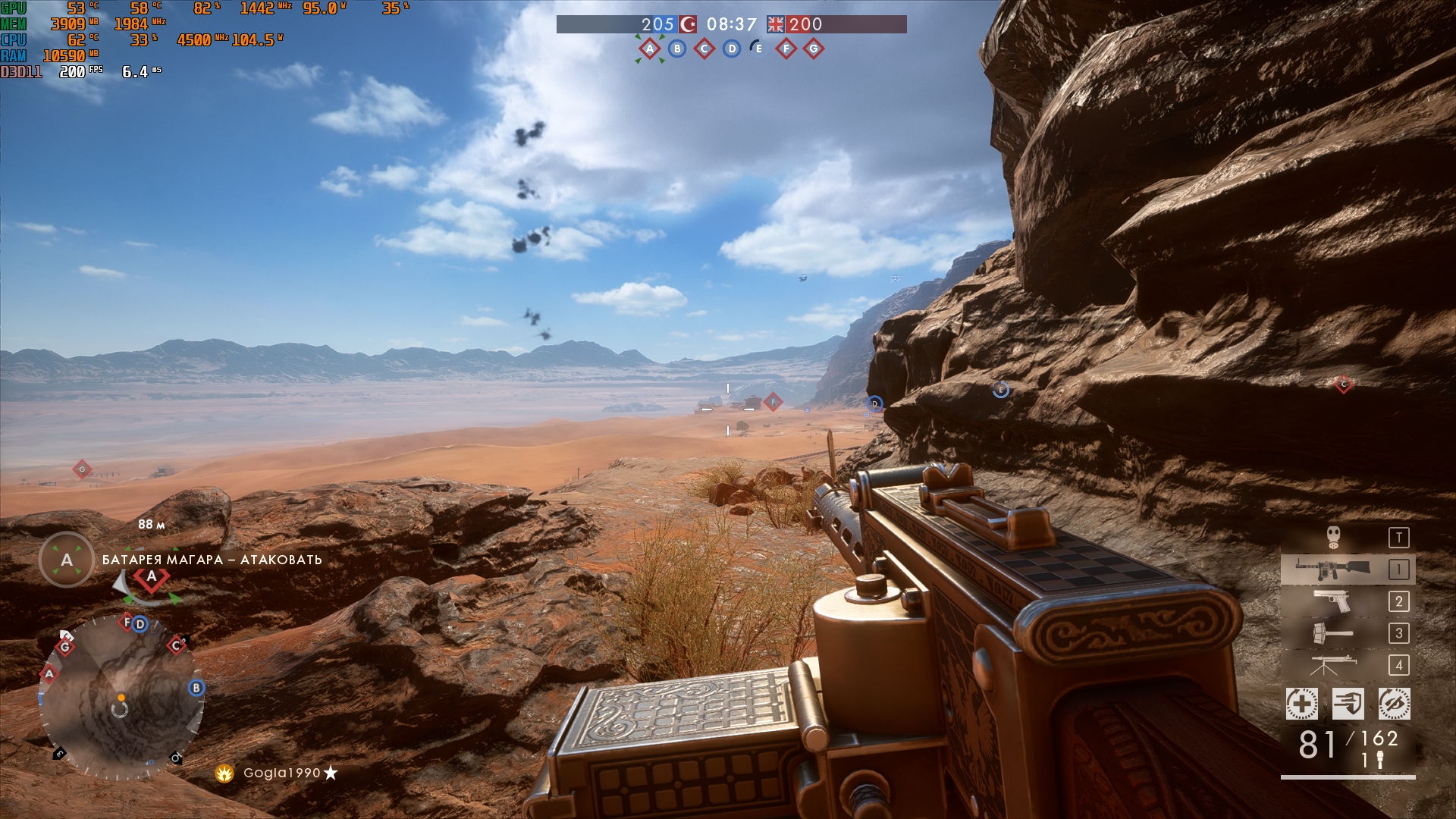Image resolution: width=1456 pixels, height=819 pixels.
Task: Click the British team flag icon
Action: (x=775, y=24)
